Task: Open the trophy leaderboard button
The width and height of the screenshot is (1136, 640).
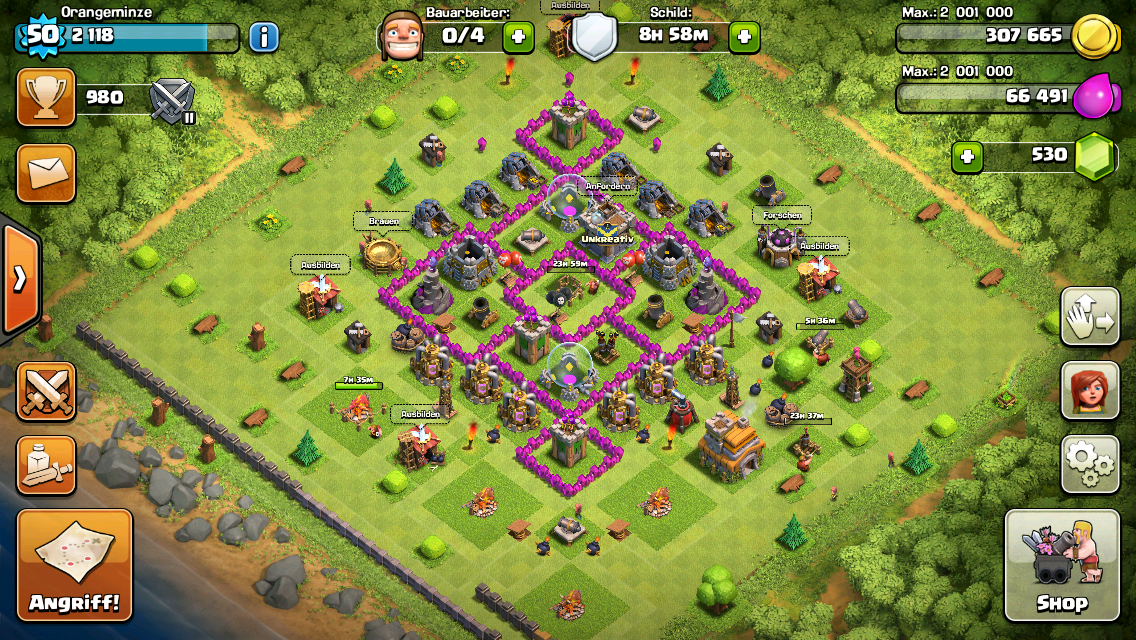Action: 46,97
